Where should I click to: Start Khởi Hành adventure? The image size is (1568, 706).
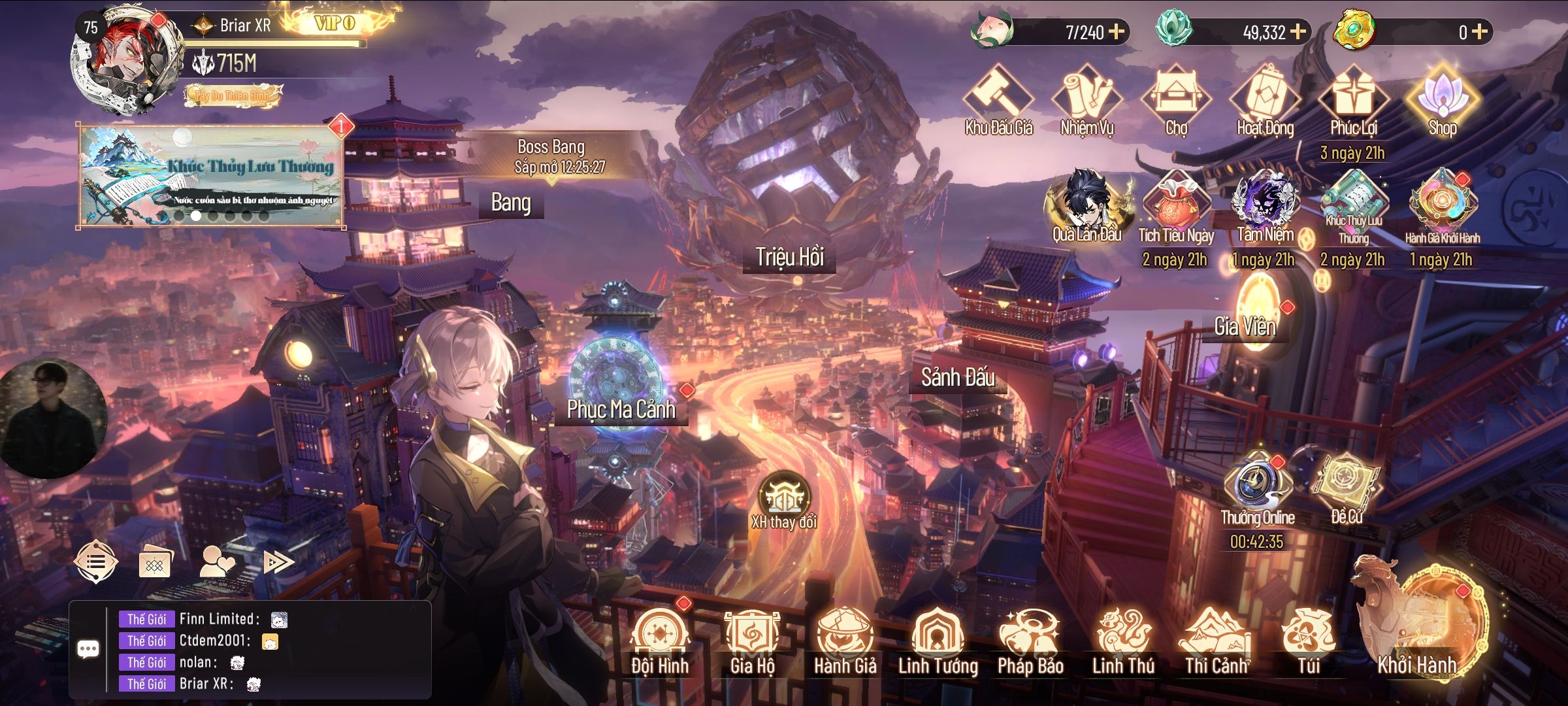[1418, 621]
